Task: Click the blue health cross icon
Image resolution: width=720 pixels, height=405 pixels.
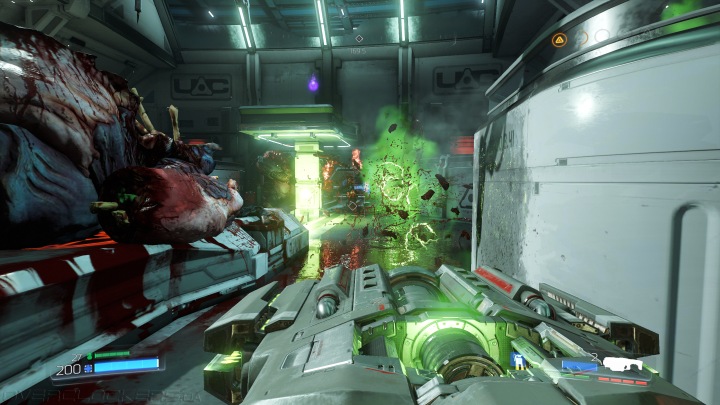Action: click(x=88, y=367)
